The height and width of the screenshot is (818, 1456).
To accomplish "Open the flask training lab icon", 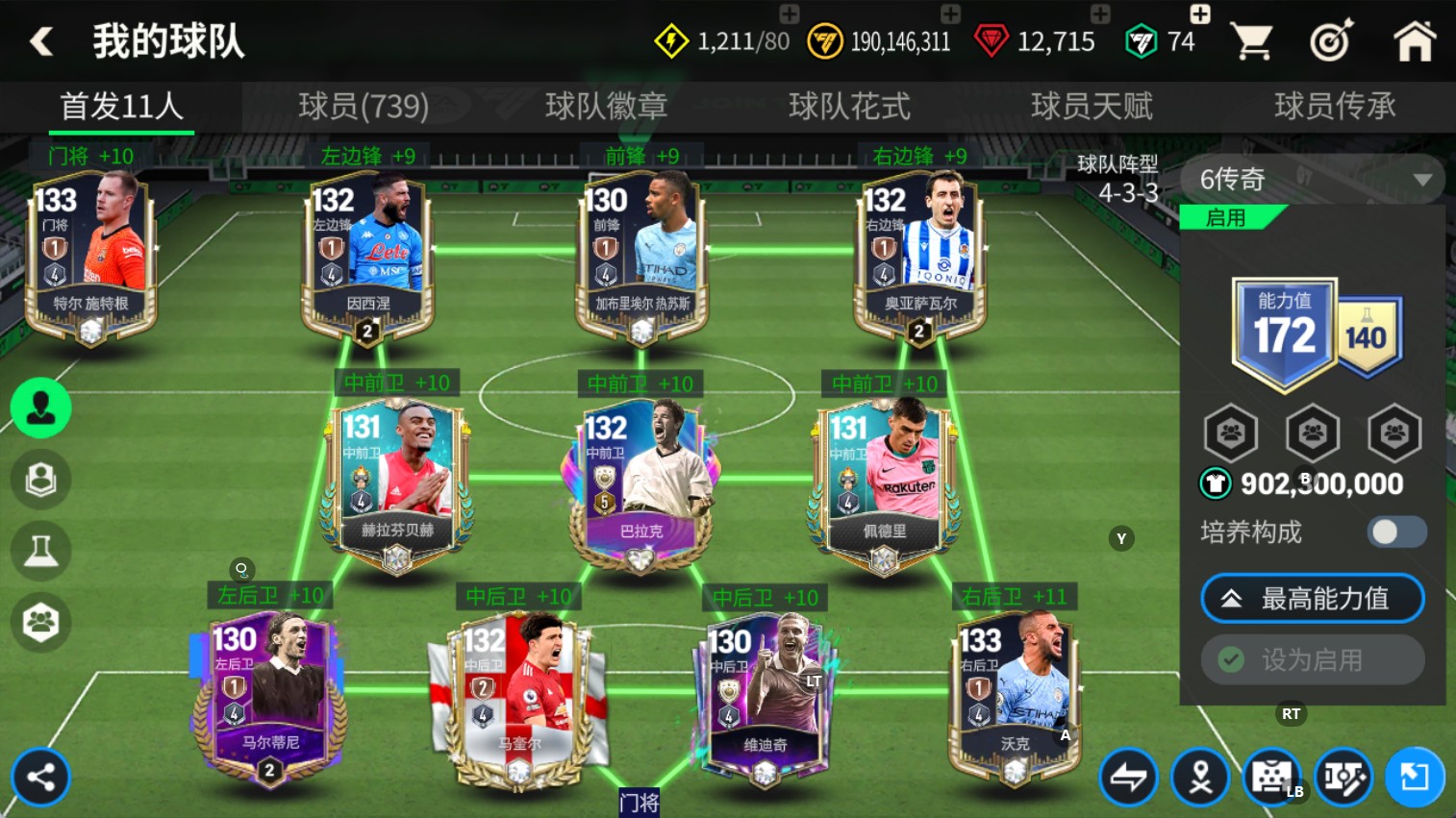I will [40, 551].
